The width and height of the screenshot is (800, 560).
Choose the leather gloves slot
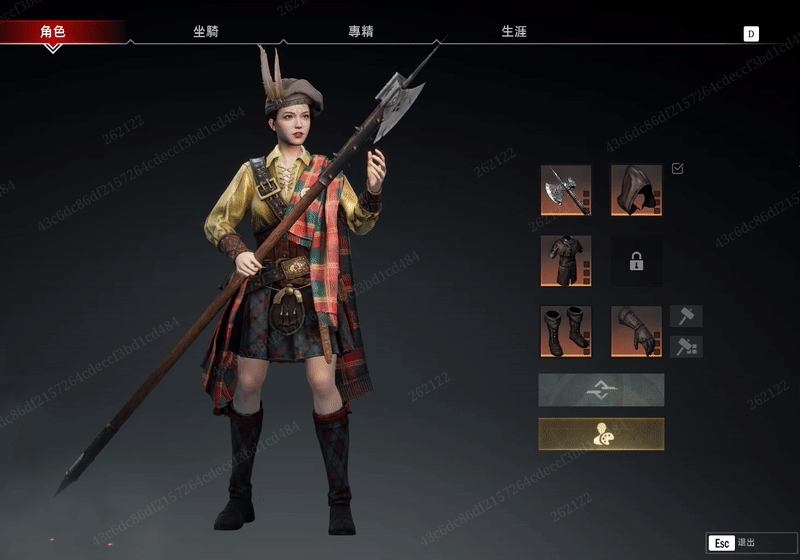click(x=636, y=331)
